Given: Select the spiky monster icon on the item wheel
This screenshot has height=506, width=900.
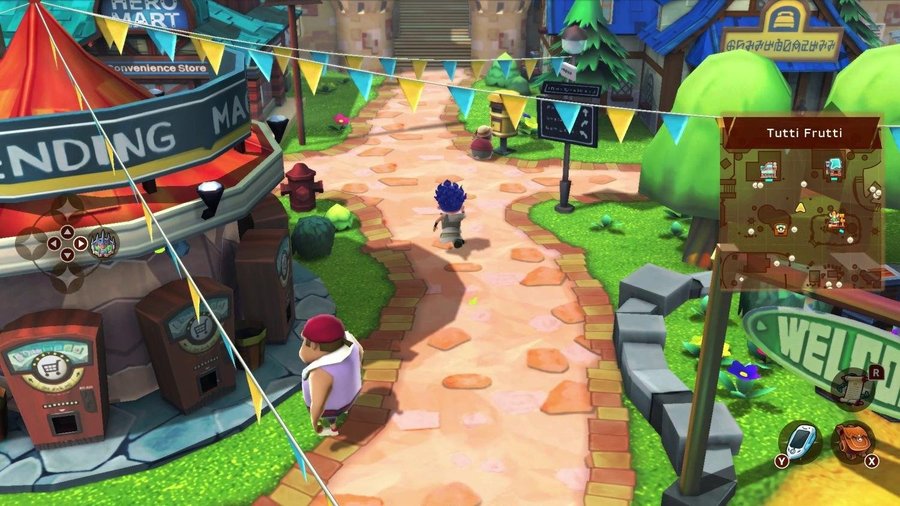Looking at the screenshot, I should (x=102, y=242).
